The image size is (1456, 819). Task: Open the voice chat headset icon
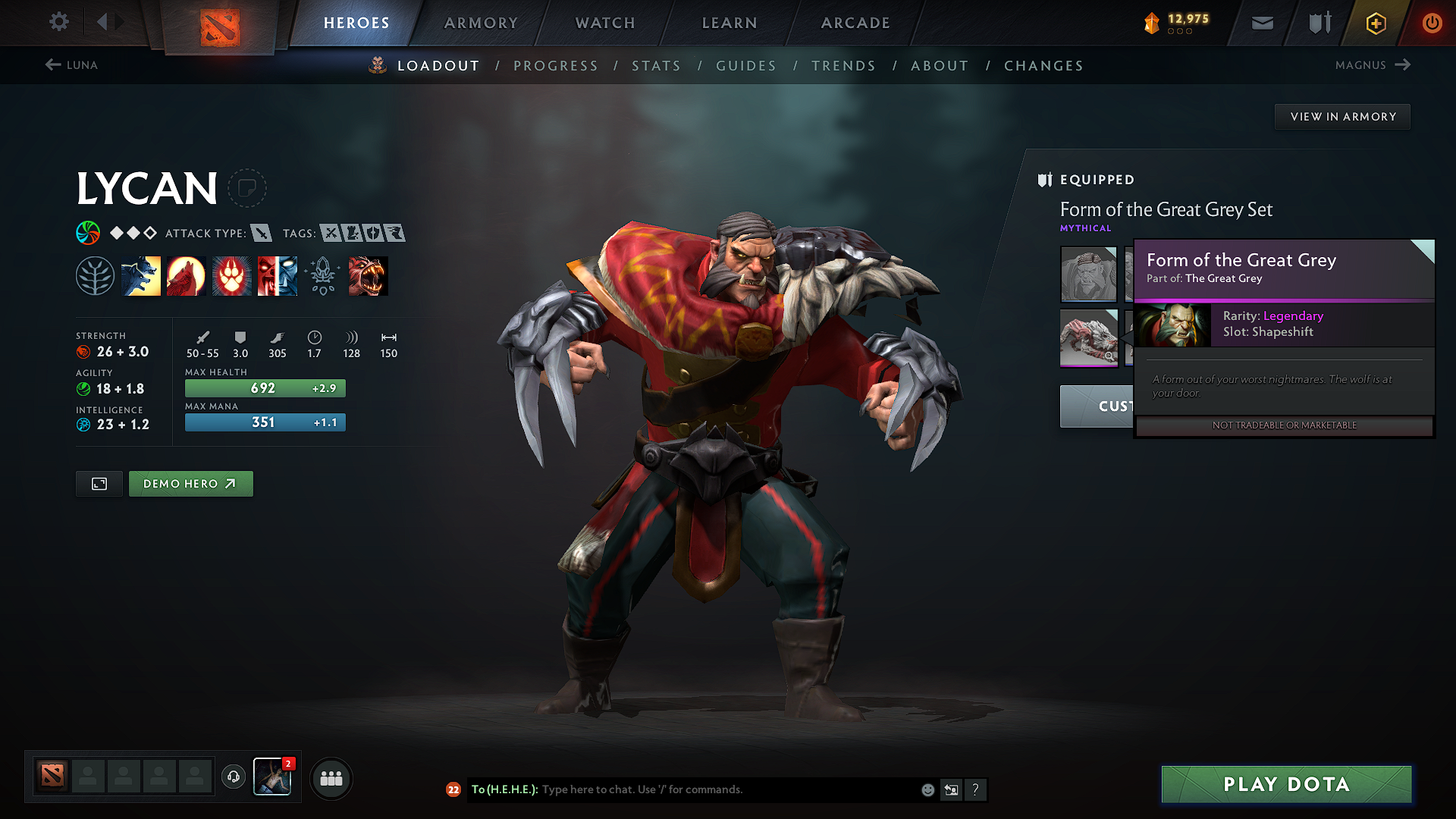click(x=233, y=778)
